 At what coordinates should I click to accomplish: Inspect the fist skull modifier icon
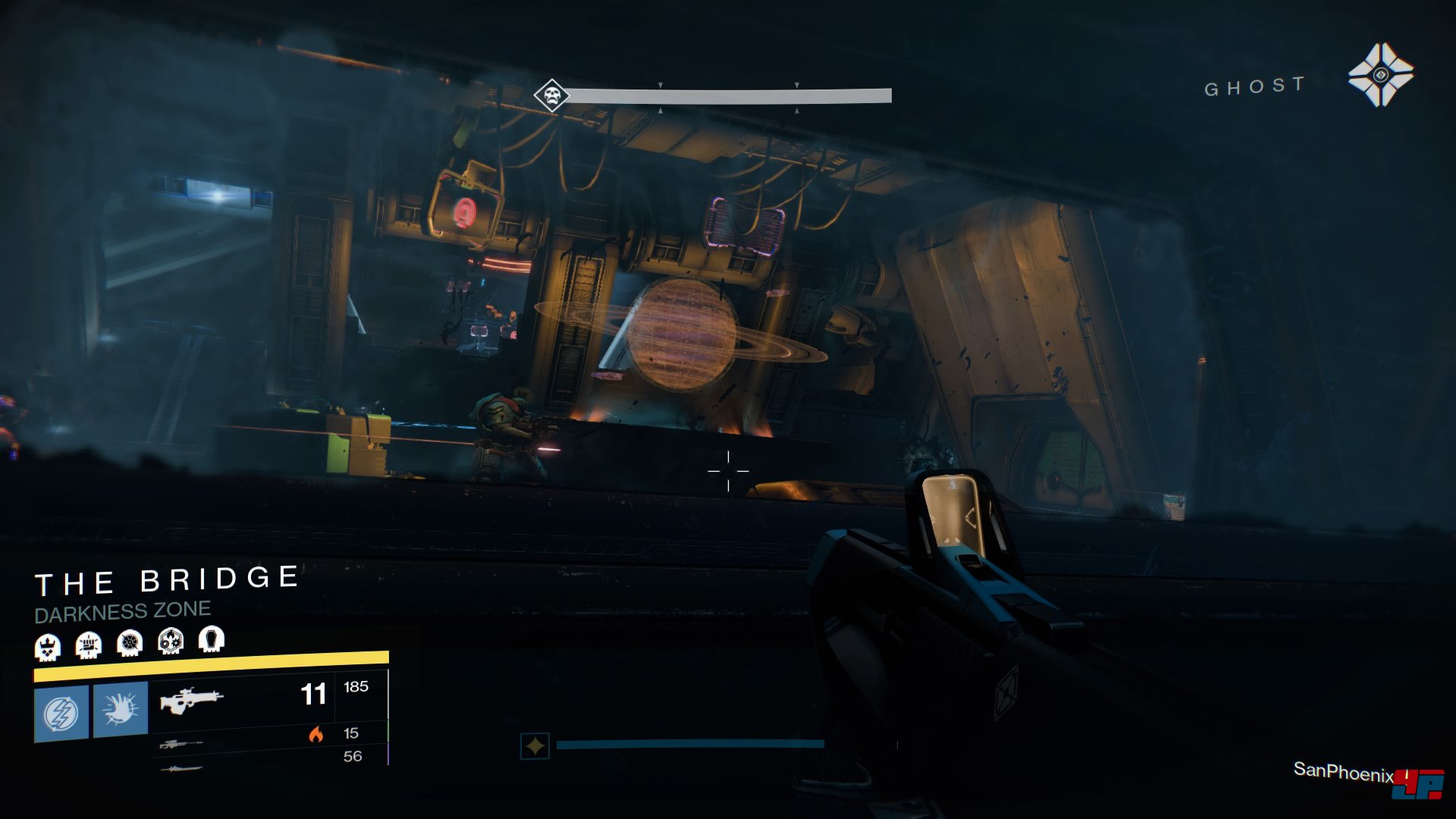tap(89, 645)
